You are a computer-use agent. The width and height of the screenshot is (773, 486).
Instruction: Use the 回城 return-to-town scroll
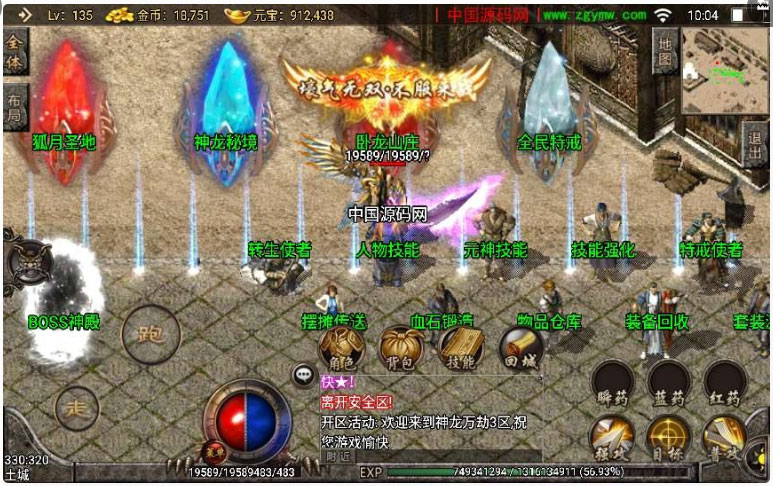pyautogui.click(x=520, y=347)
